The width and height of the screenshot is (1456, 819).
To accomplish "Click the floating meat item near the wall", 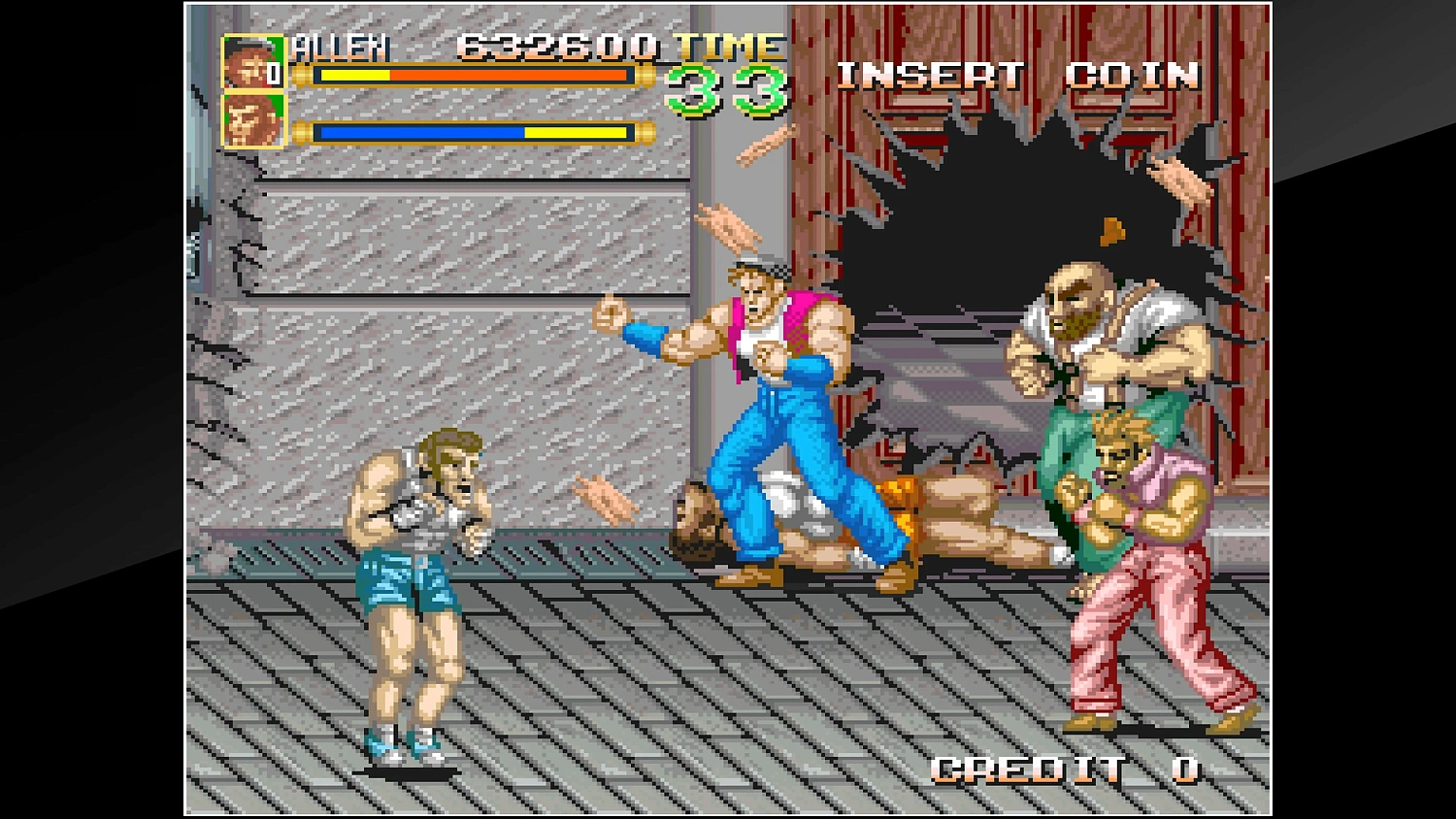I will (728, 226).
